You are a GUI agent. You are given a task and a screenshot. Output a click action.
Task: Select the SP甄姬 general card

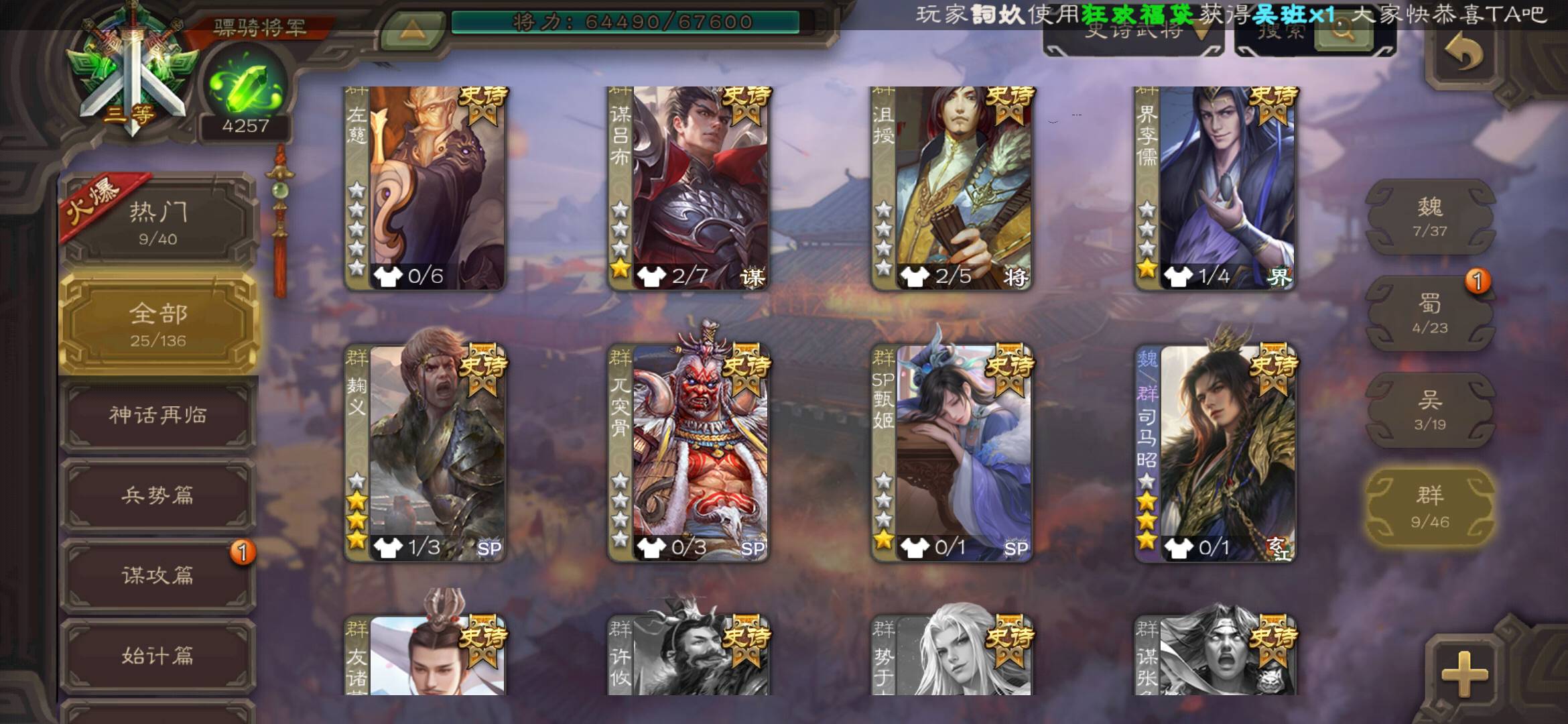point(952,452)
